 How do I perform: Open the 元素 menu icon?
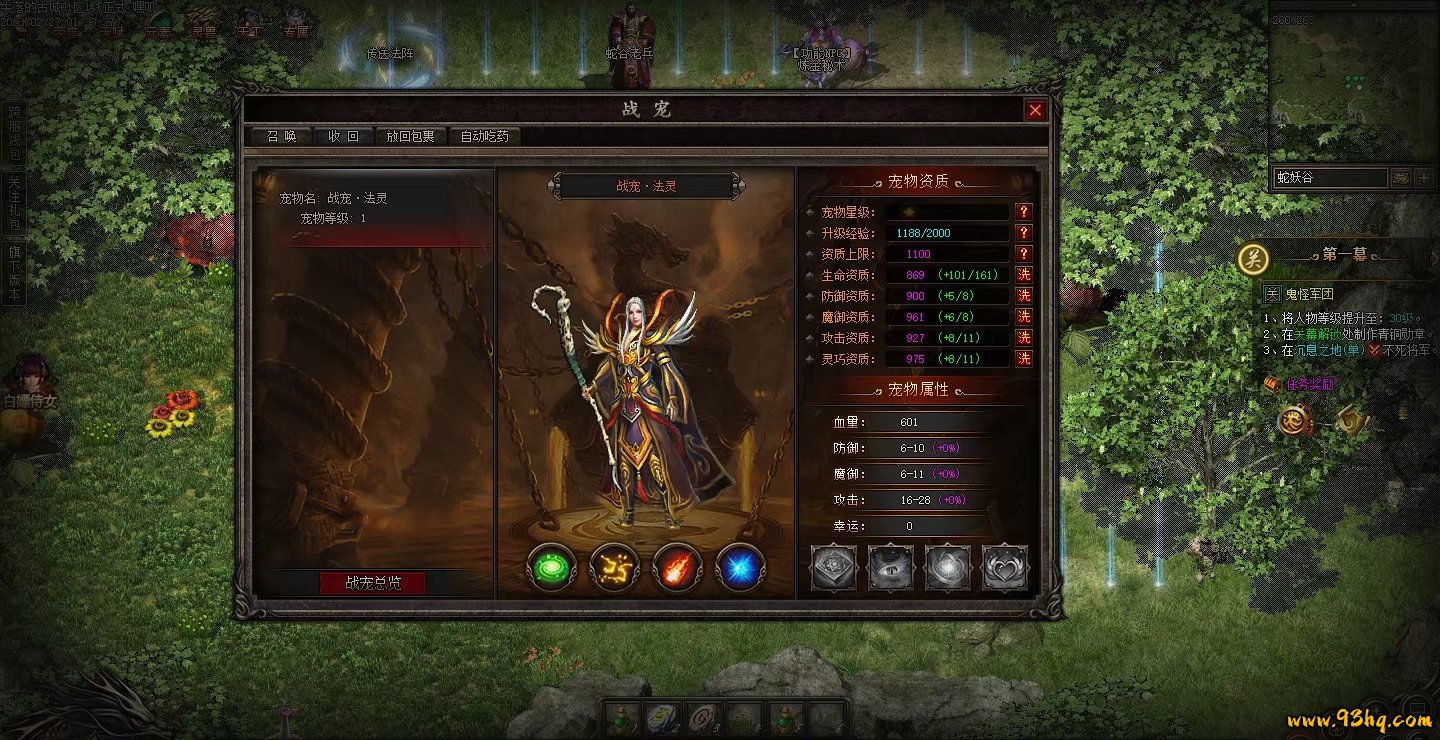[x=157, y=23]
